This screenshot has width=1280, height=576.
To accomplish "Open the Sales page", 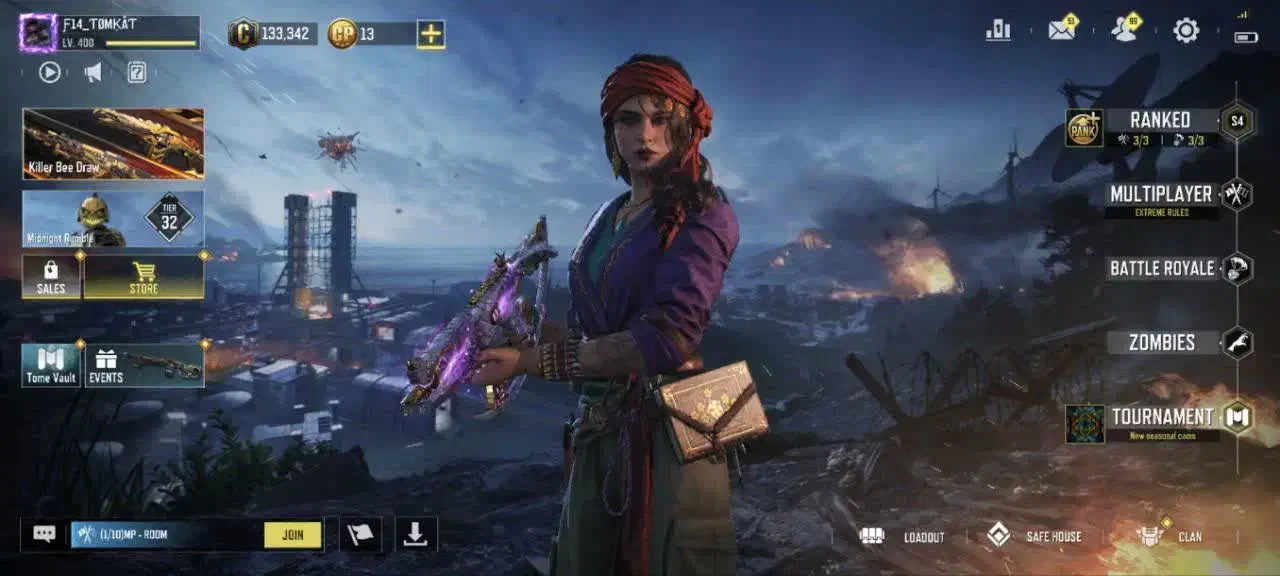I will point(51,277).
